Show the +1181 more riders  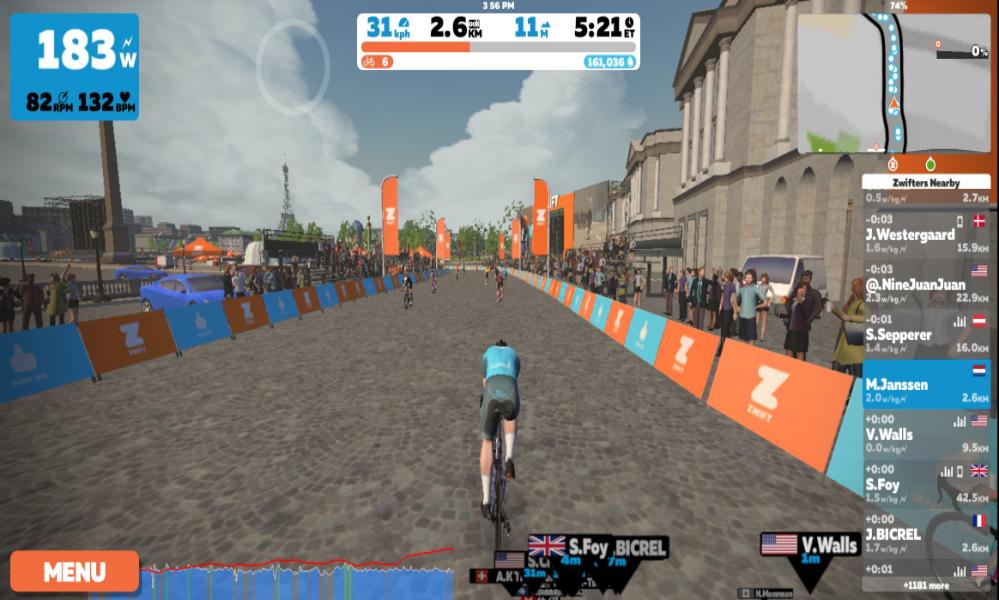pos(926,585)
